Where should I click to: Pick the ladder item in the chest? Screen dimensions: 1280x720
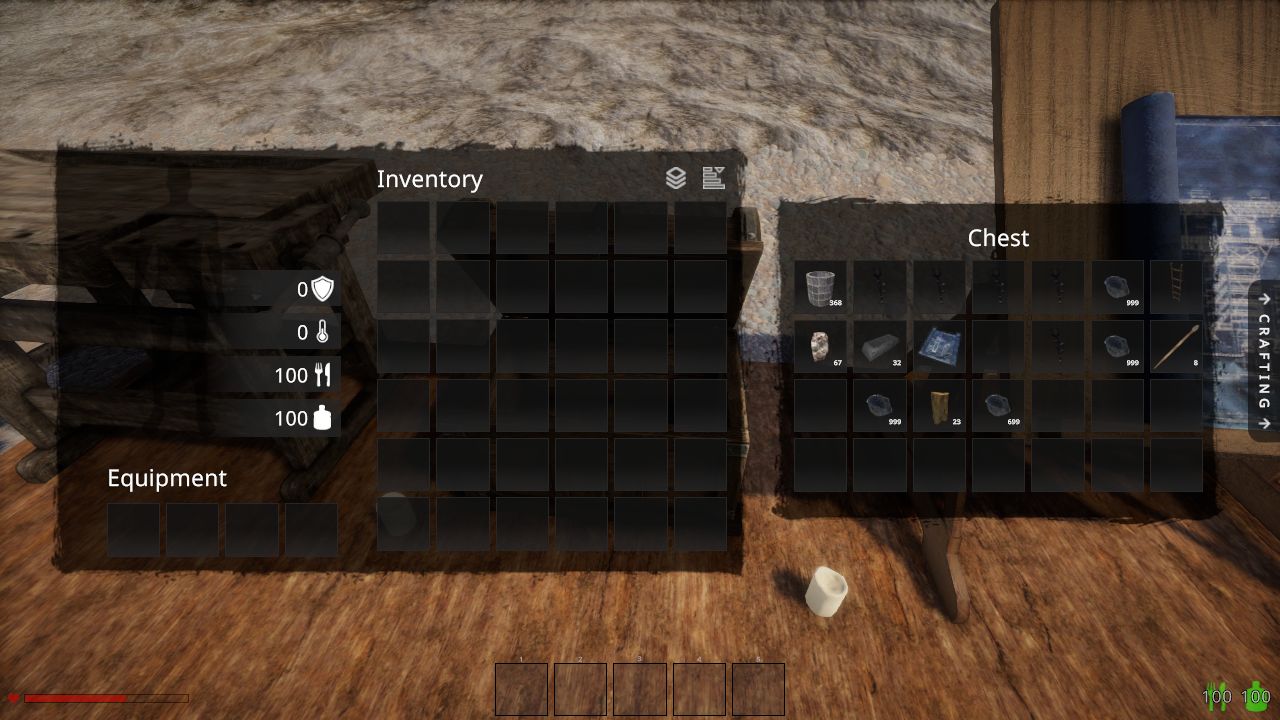(x=1176, y=287)
